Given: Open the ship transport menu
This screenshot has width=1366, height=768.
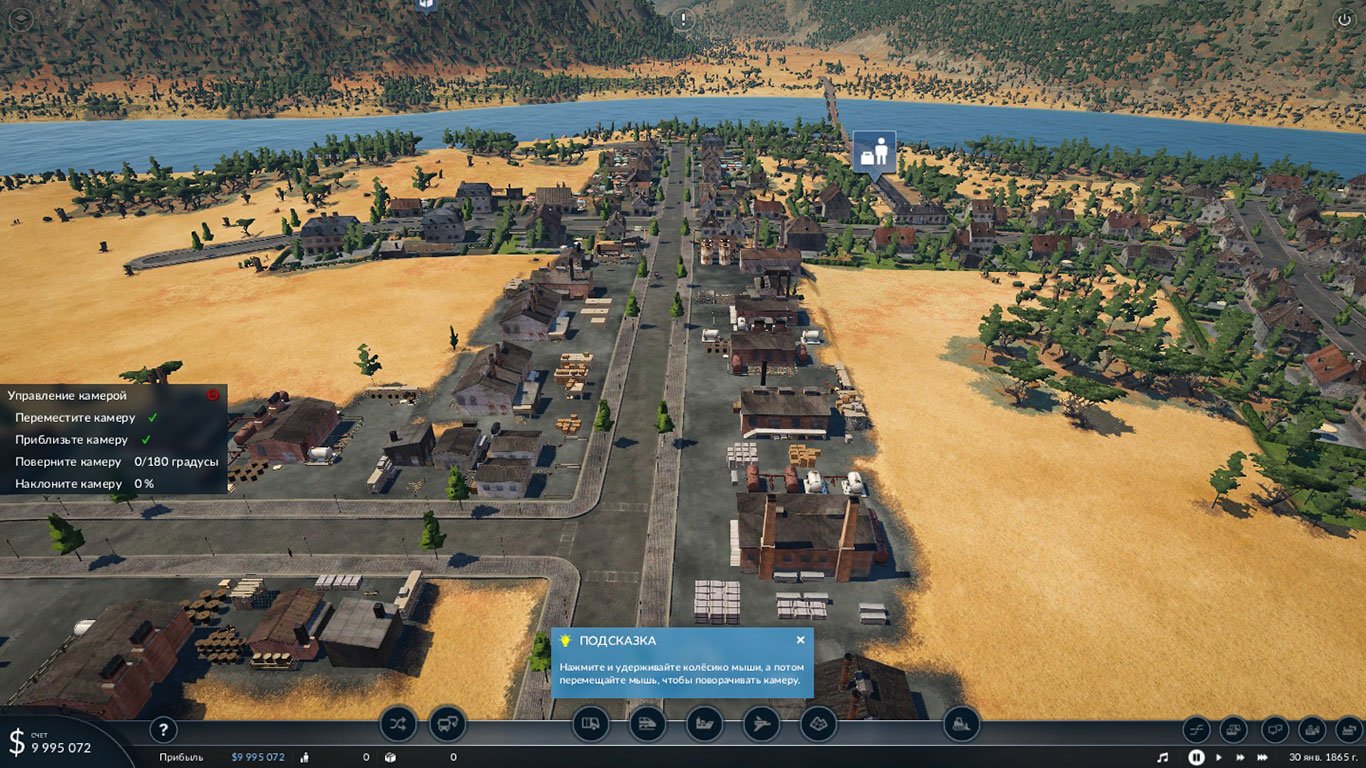Looking at the screenshot, I should 704,725.
